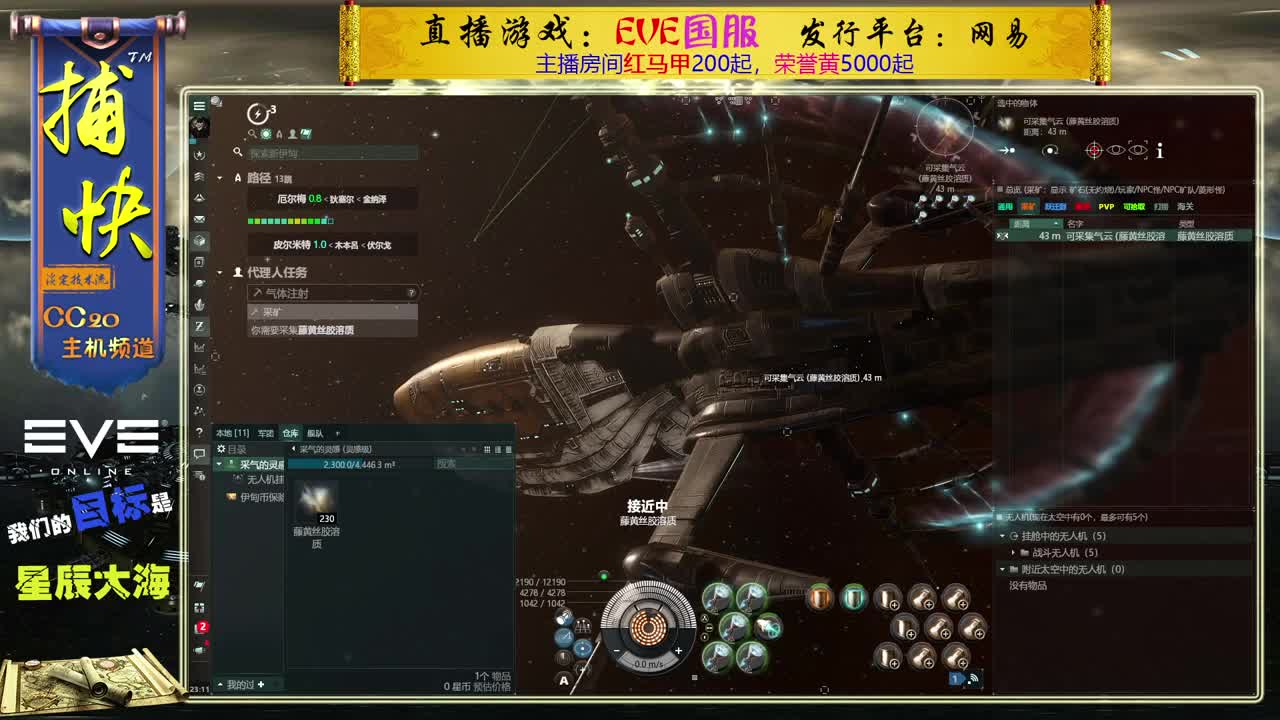
Task: Open the info window for the selected gas cloud
Action: point(1158,150)
